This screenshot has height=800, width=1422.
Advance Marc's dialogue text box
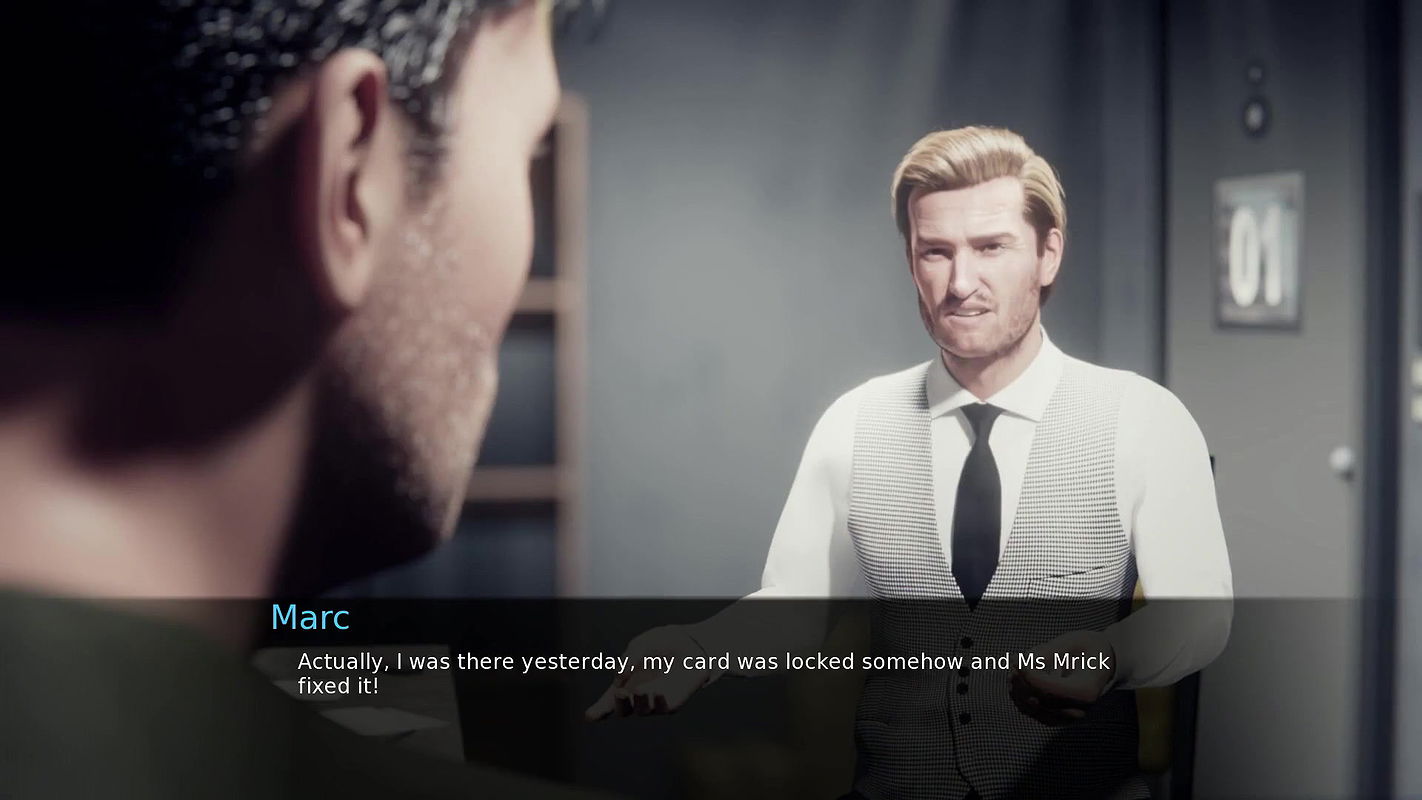tap(703, 673)
